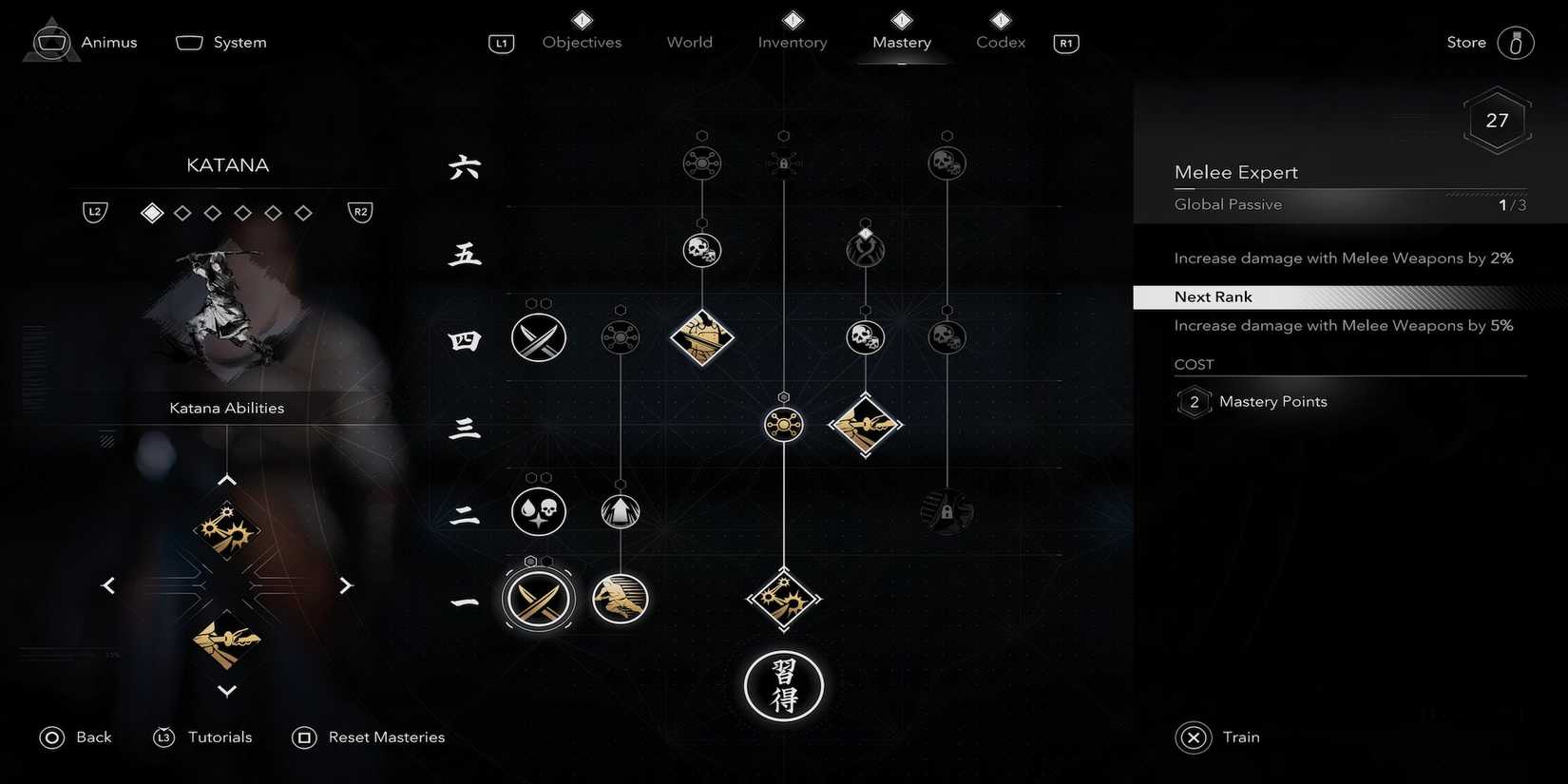Select the bell ability node in row two

[620, 511]
